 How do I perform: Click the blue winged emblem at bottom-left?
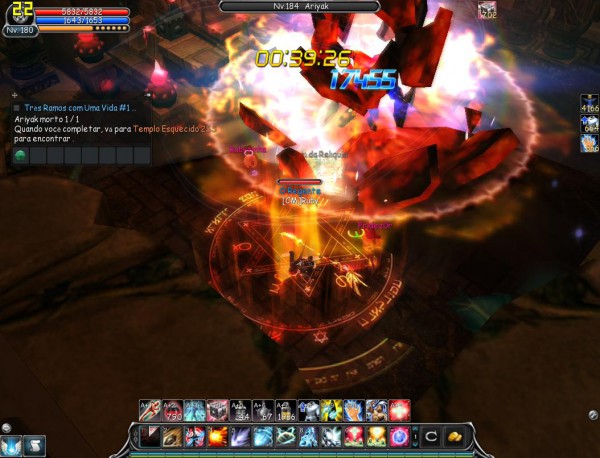11,445
